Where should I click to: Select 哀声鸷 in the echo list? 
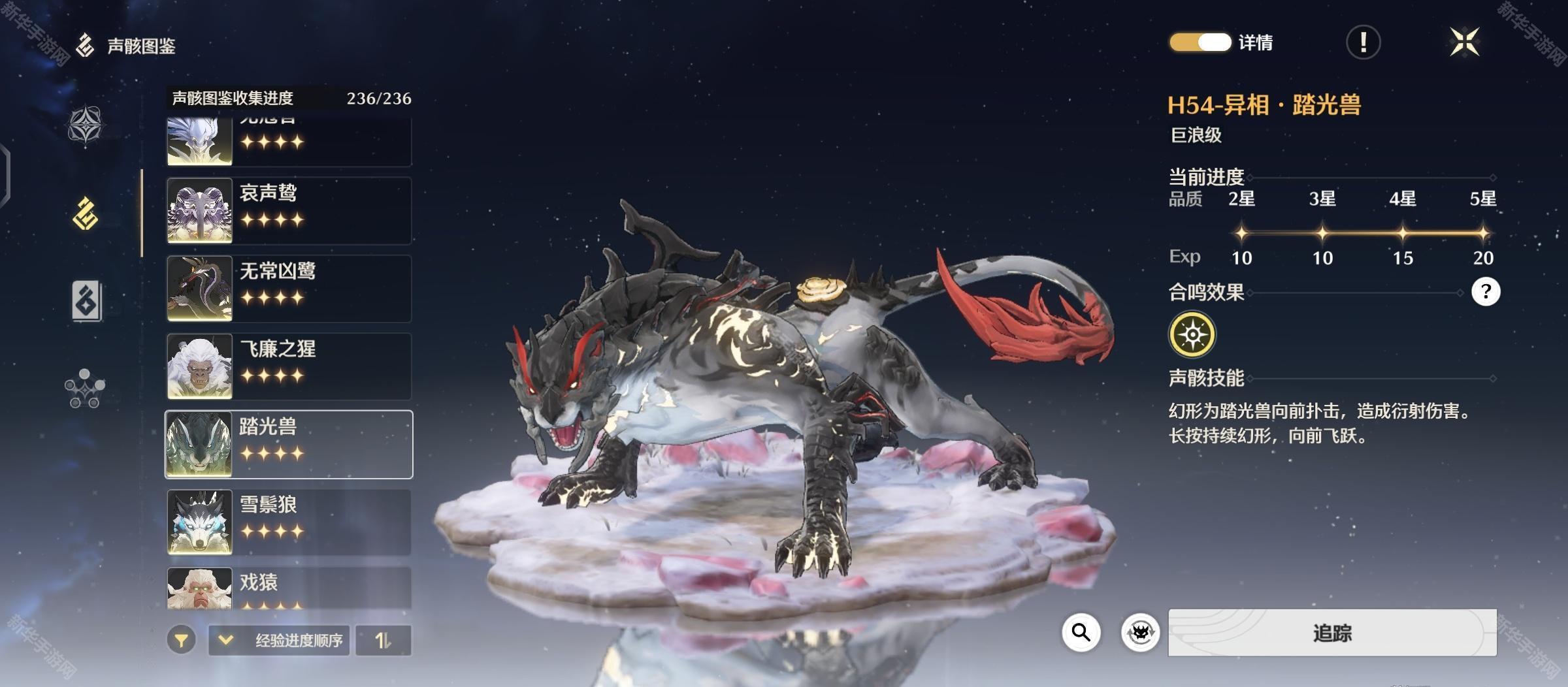[289, 210]
